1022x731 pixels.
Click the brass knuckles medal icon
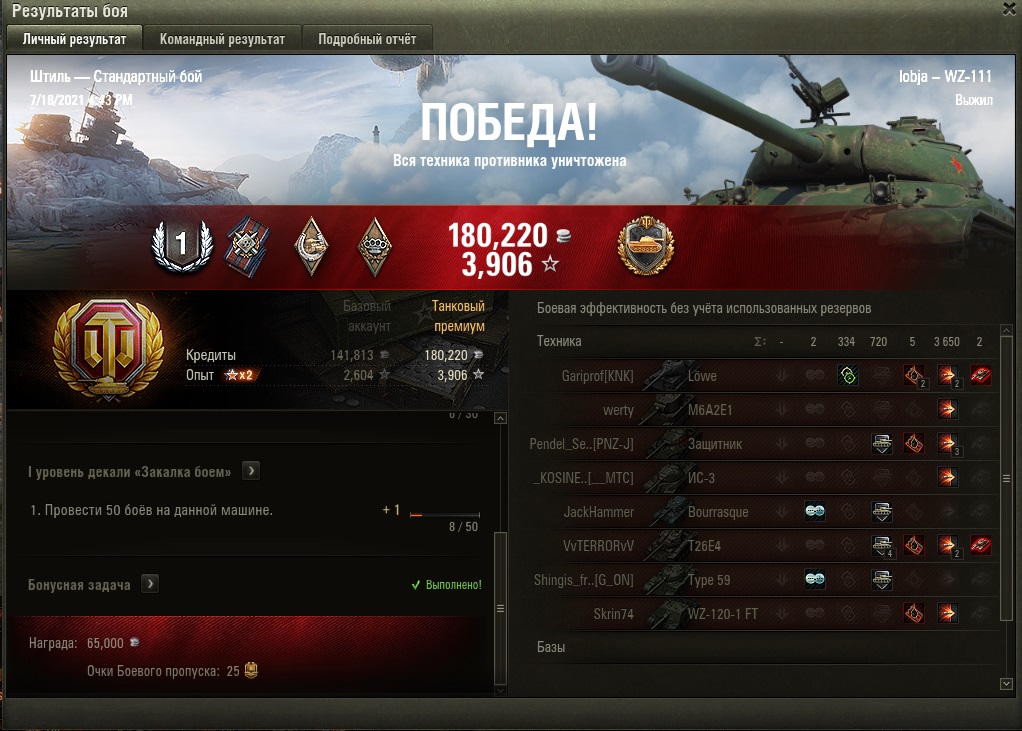(375, 244)
